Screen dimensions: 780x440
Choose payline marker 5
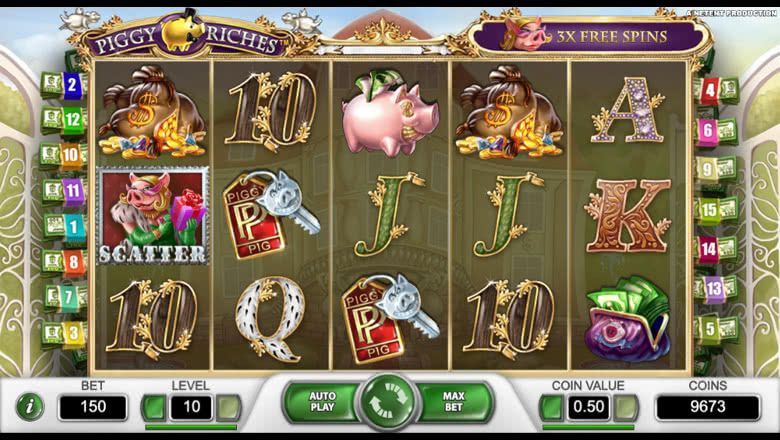tap(708, 327)
